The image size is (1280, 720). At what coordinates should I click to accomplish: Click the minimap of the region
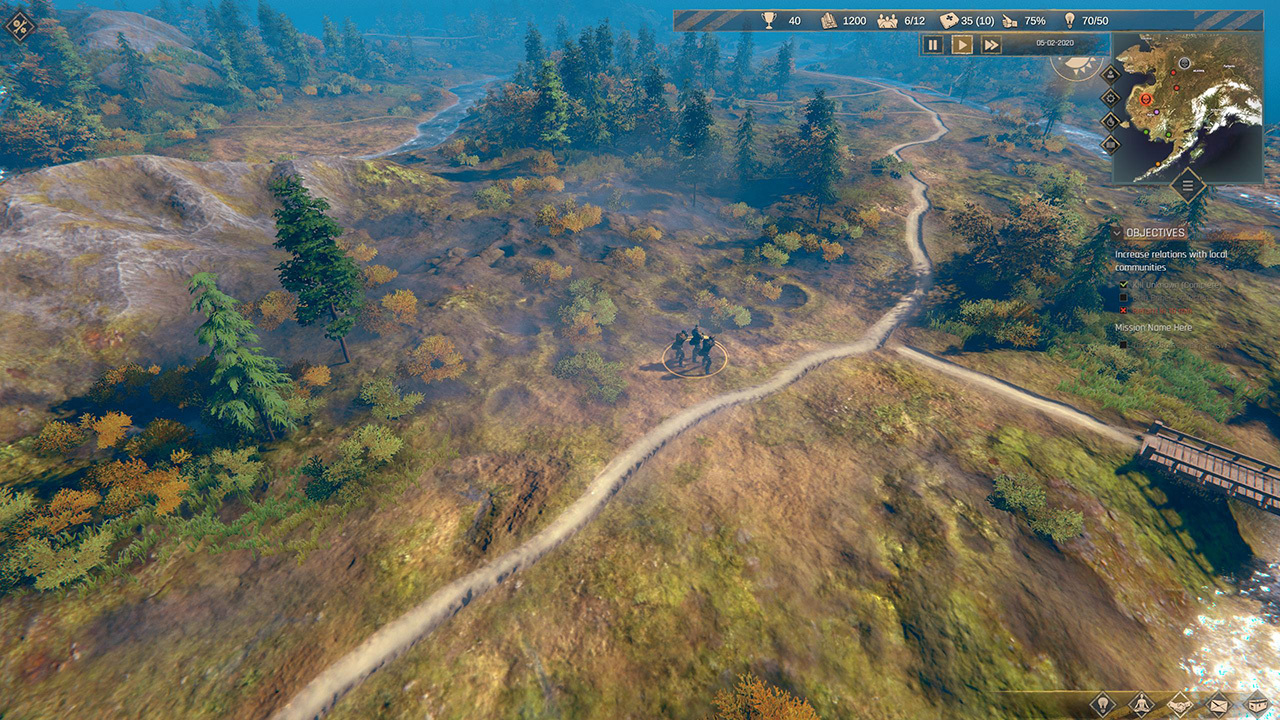(1200, 120)
